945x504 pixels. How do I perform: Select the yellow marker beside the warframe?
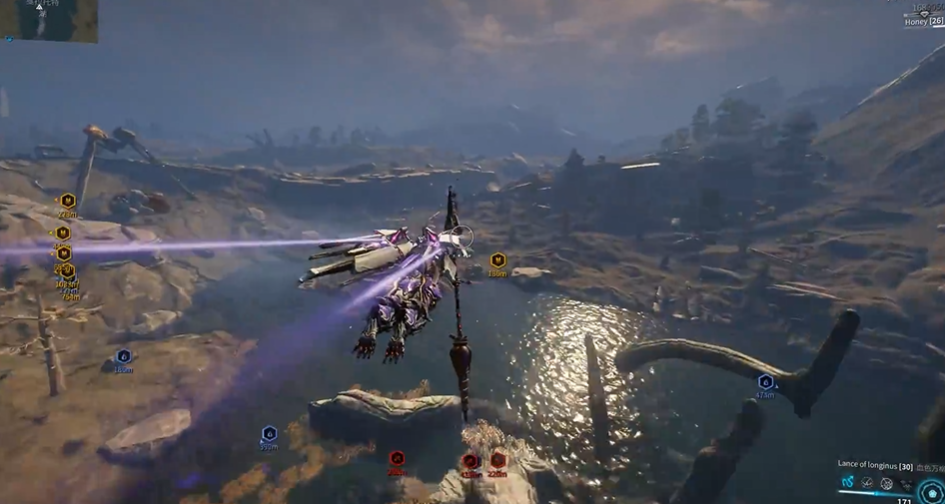pyautogui.click(x=498, y=260)
